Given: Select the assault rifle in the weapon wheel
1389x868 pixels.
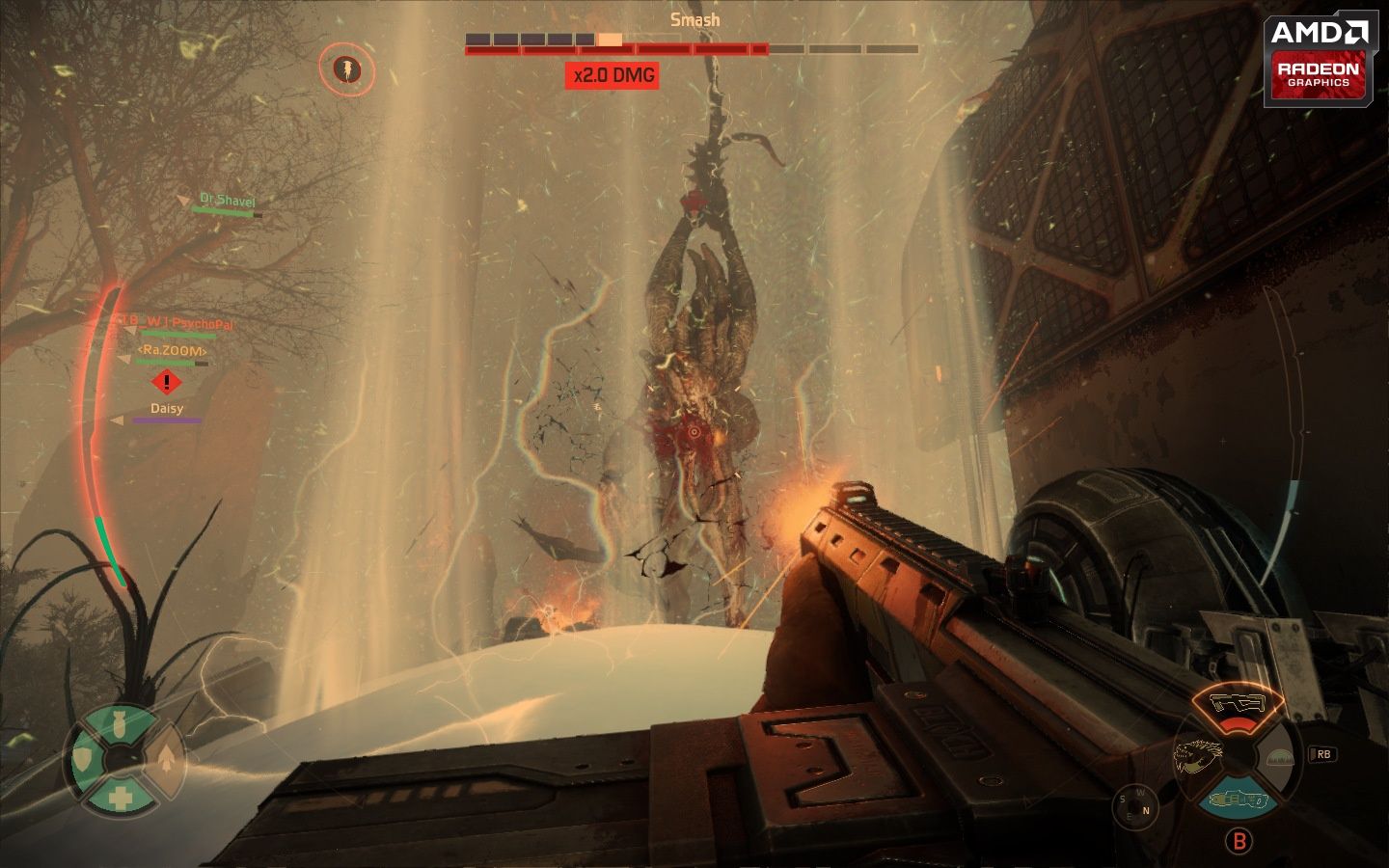Looking at the screenshot, I should click(x=1238, y=702).
